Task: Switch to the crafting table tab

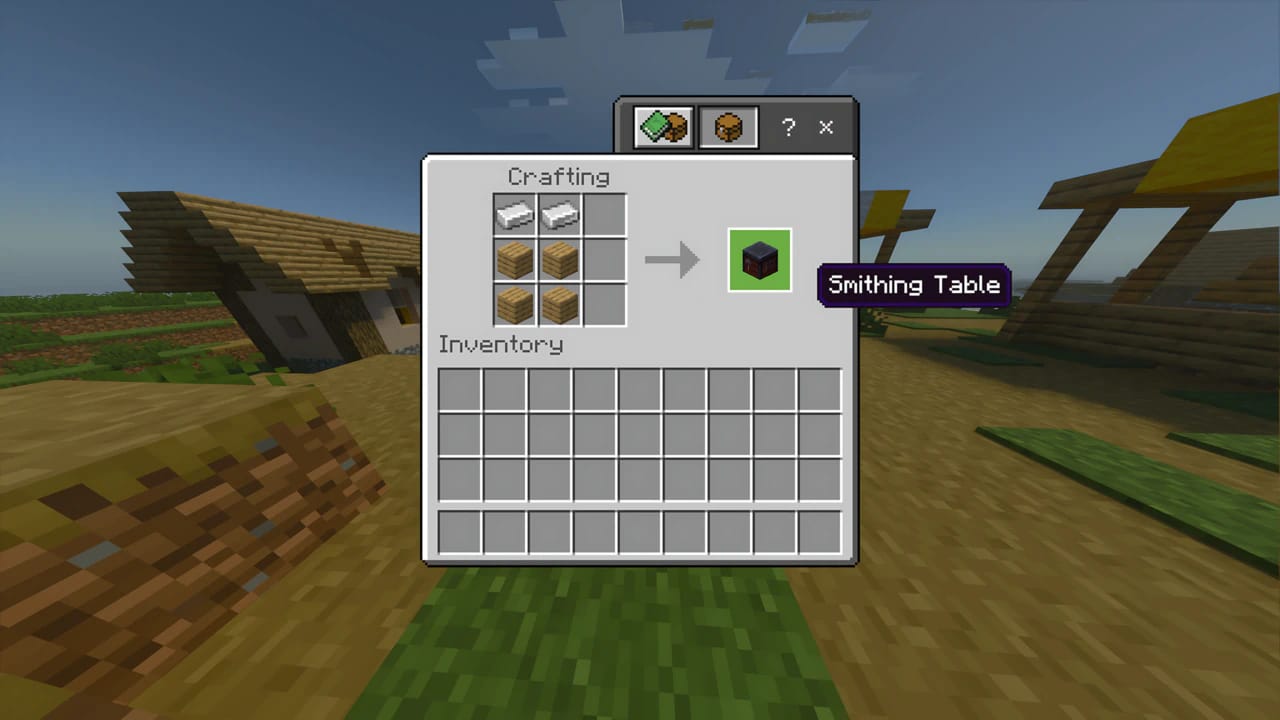Action: click(727, 127)
